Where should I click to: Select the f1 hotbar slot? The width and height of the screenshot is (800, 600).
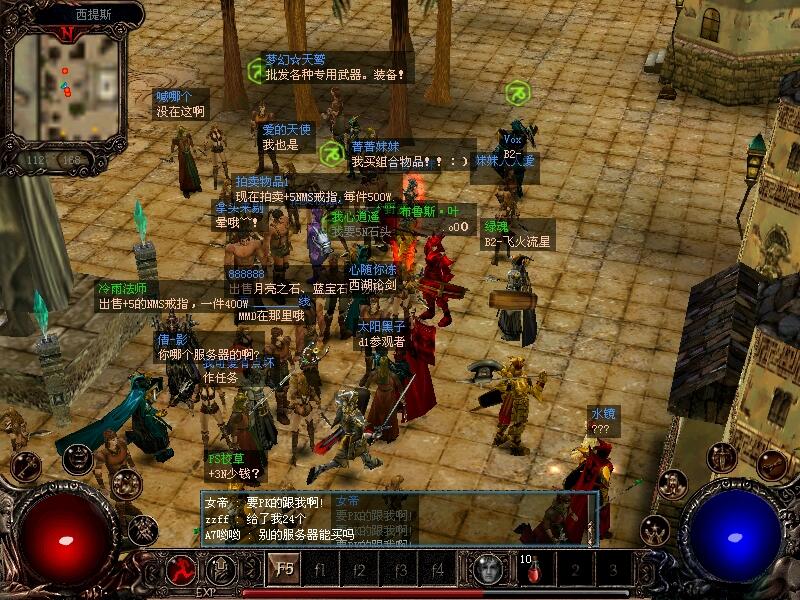click(x=321, y=570)
